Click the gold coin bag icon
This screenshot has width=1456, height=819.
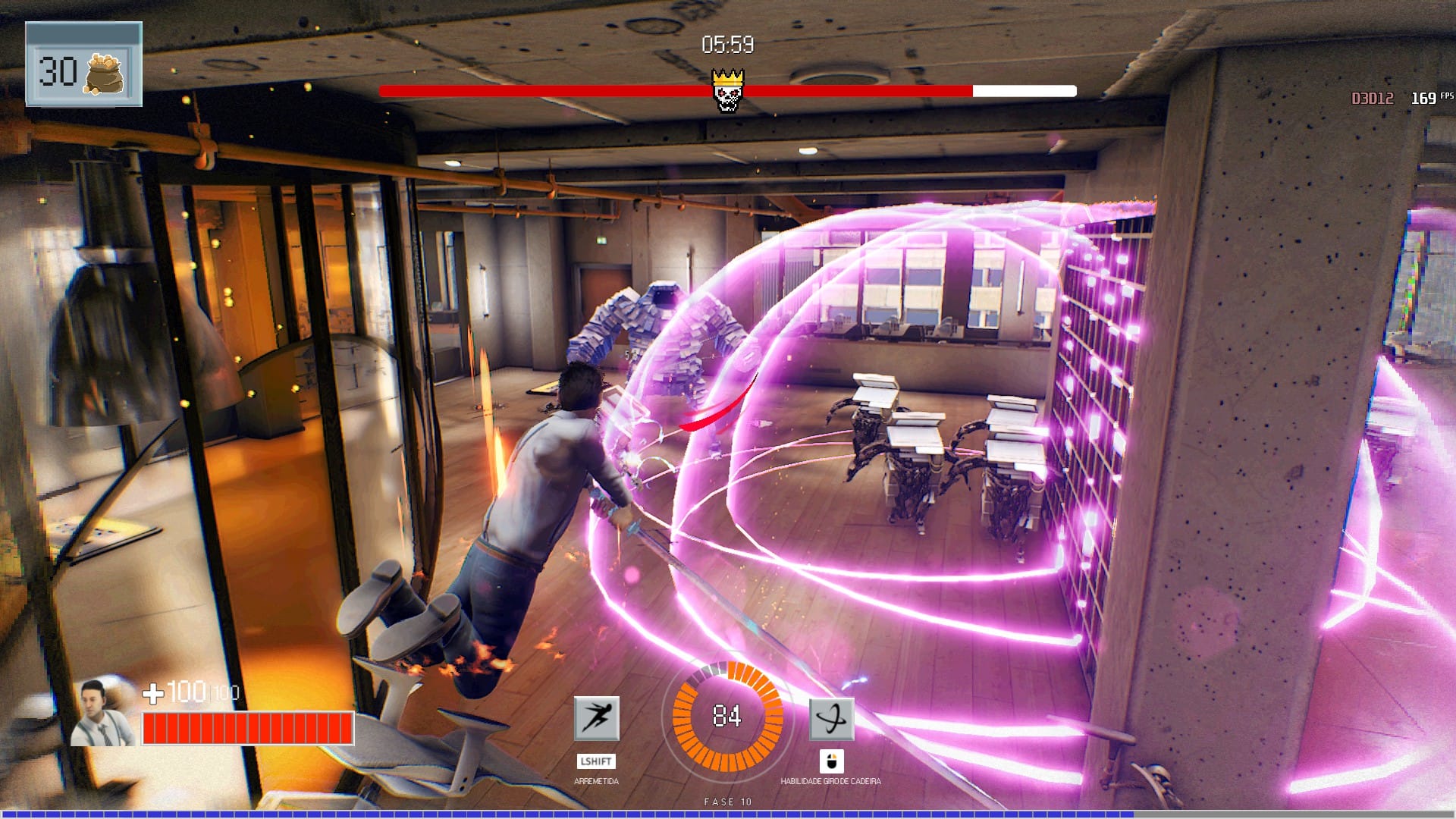(105, 74)
